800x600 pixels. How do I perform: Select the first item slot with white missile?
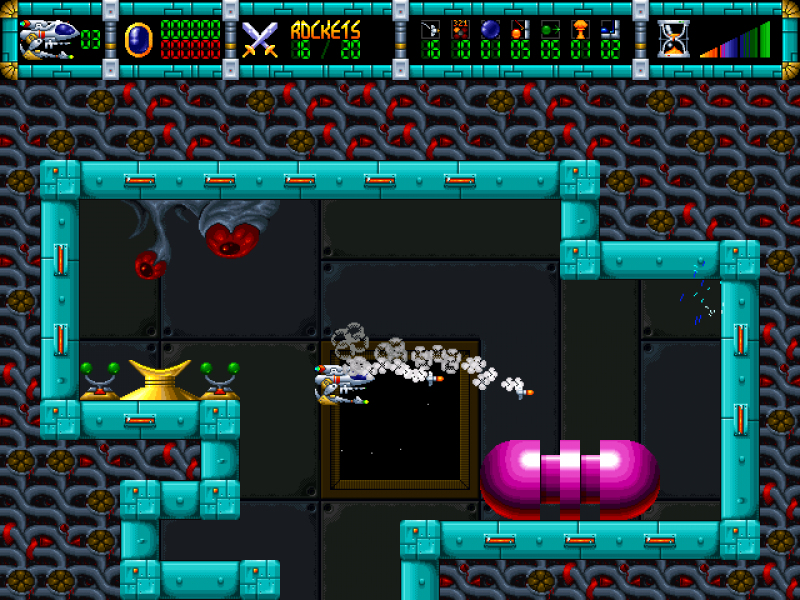(x=430, y=28)
